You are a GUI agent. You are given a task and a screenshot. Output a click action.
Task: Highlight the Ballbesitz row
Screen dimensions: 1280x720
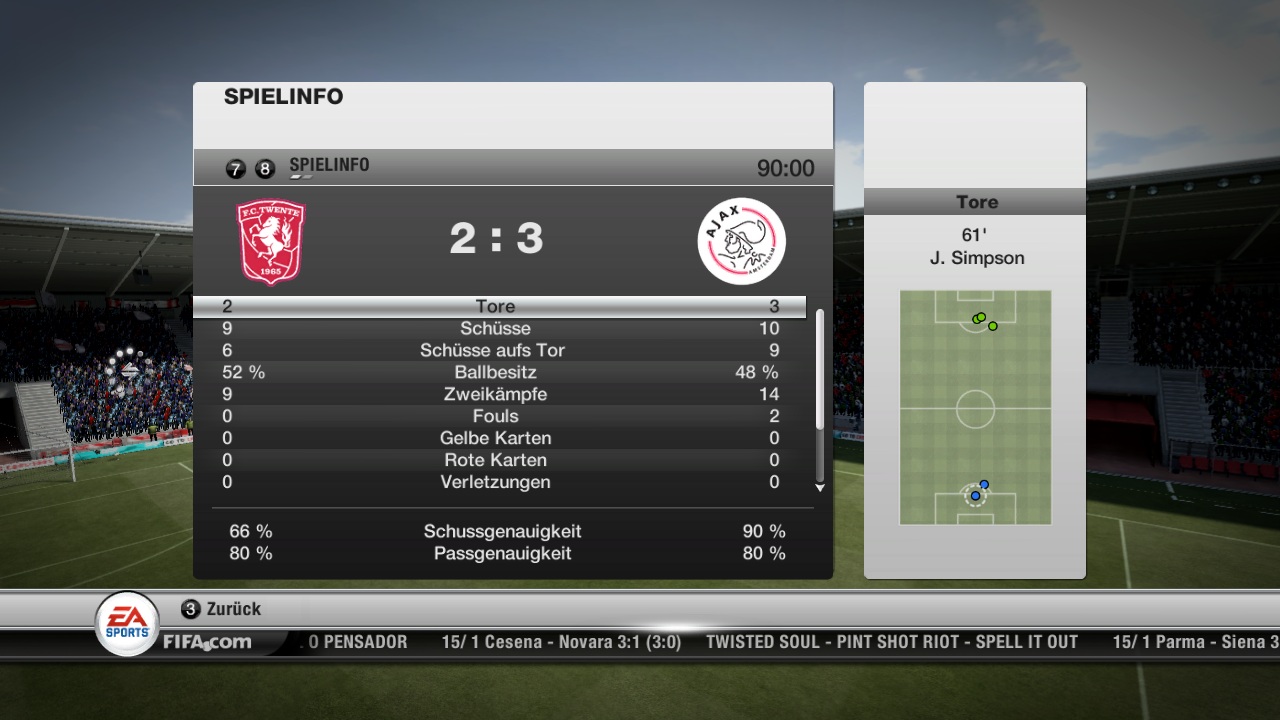pyautogui.click(x=497, y=372)
